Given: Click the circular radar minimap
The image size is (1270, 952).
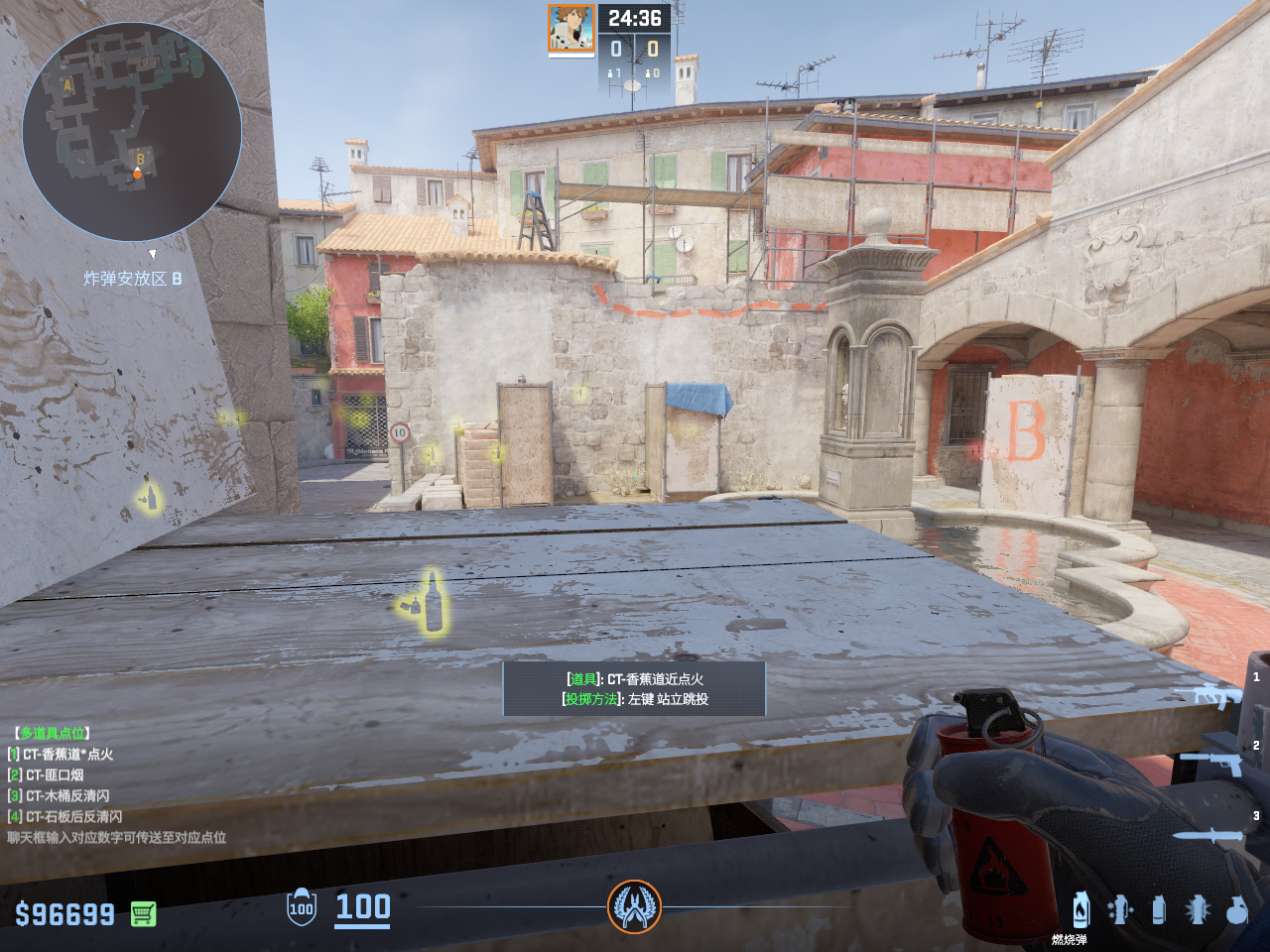Looking at the screenshot, I should point(132,132).
